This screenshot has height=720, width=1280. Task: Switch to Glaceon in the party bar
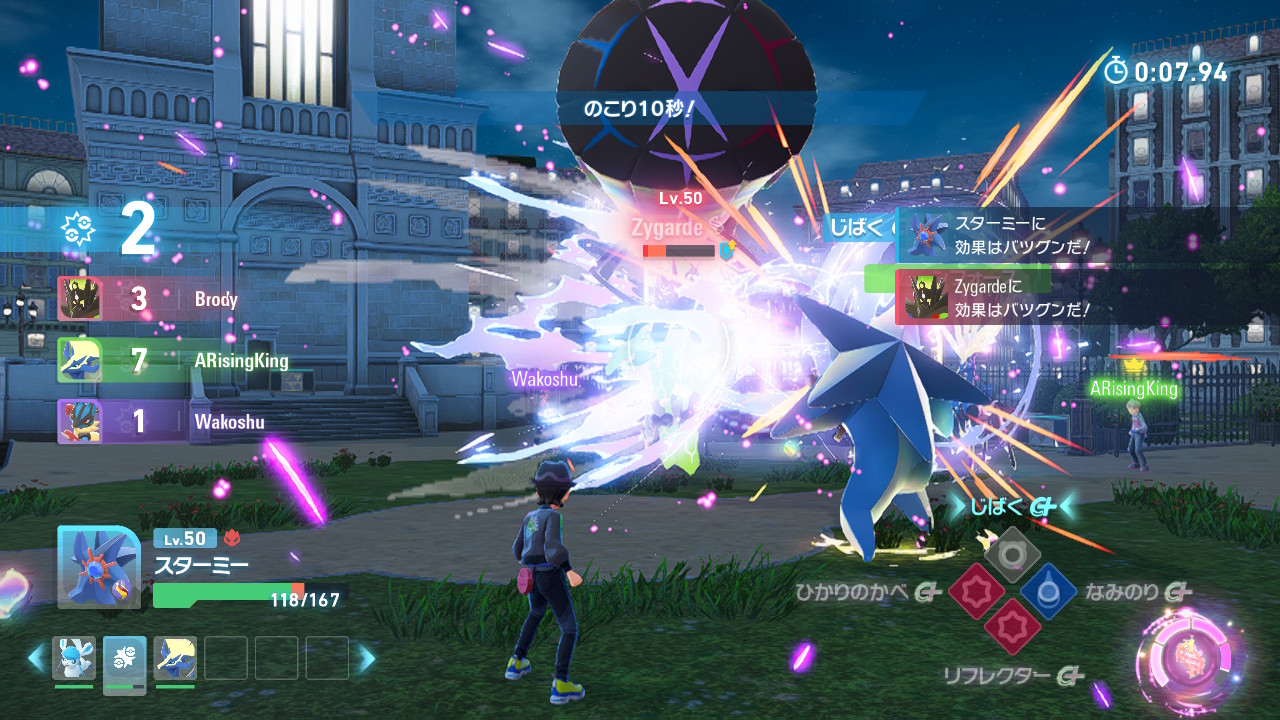[74, 658]
